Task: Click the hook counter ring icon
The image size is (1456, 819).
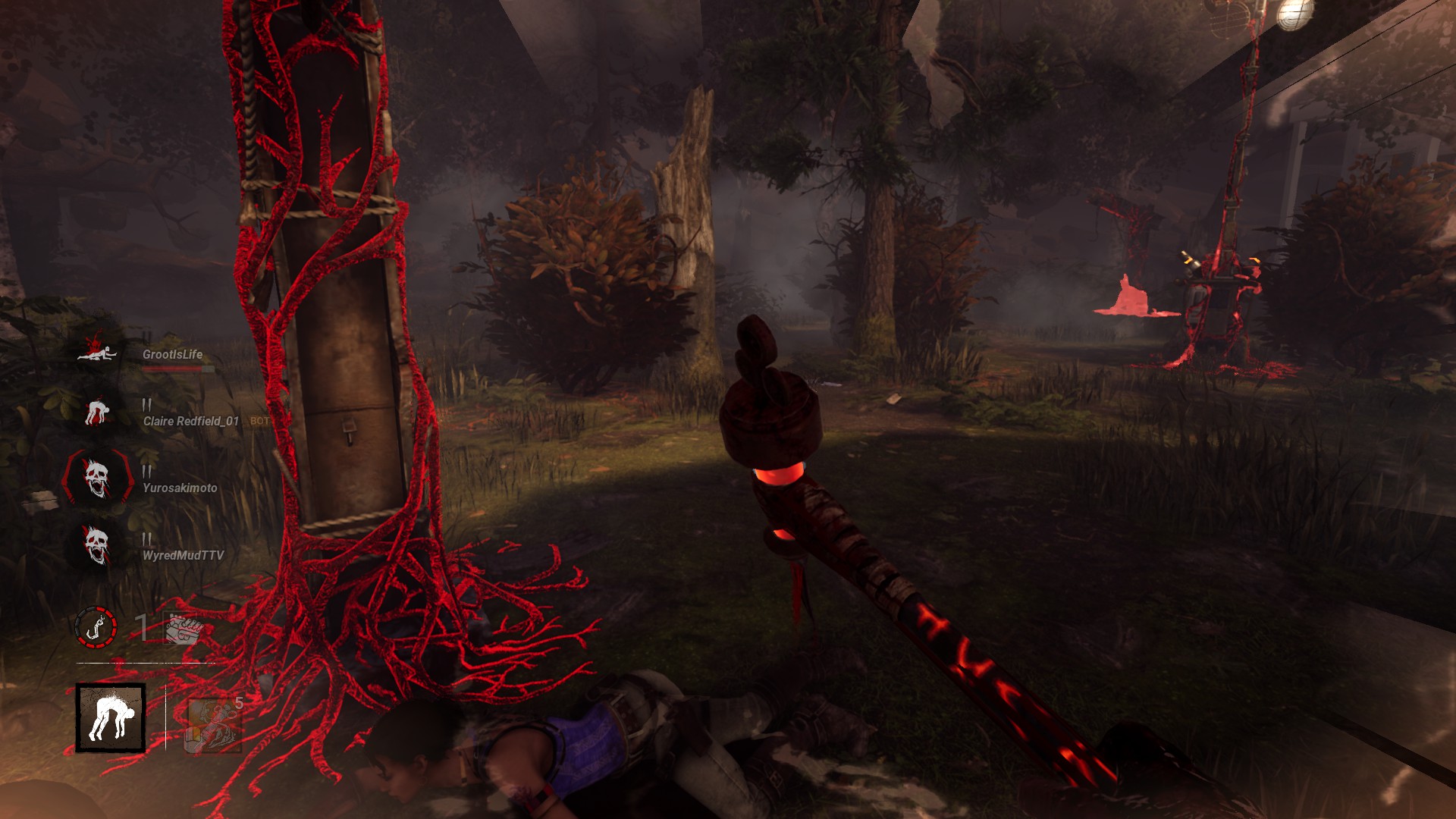Action: click(96, 627)
